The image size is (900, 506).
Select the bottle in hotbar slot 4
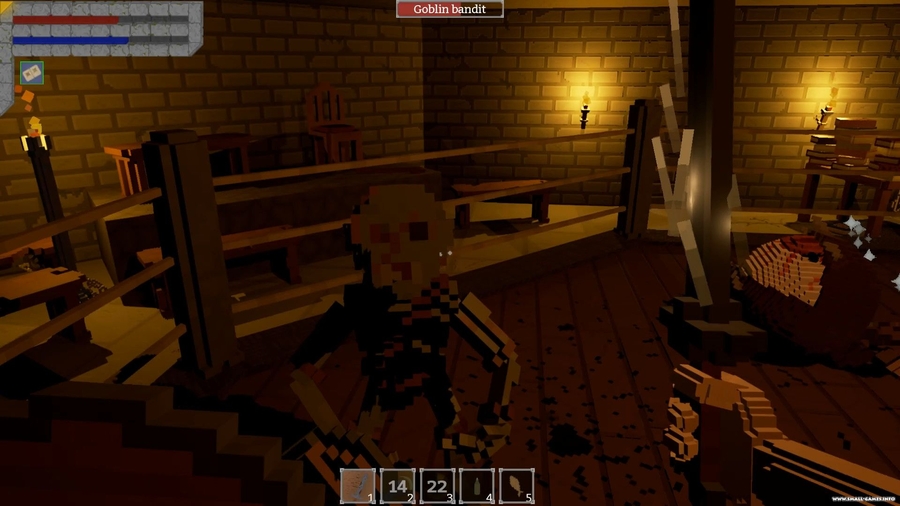click(x=476, y=486)
